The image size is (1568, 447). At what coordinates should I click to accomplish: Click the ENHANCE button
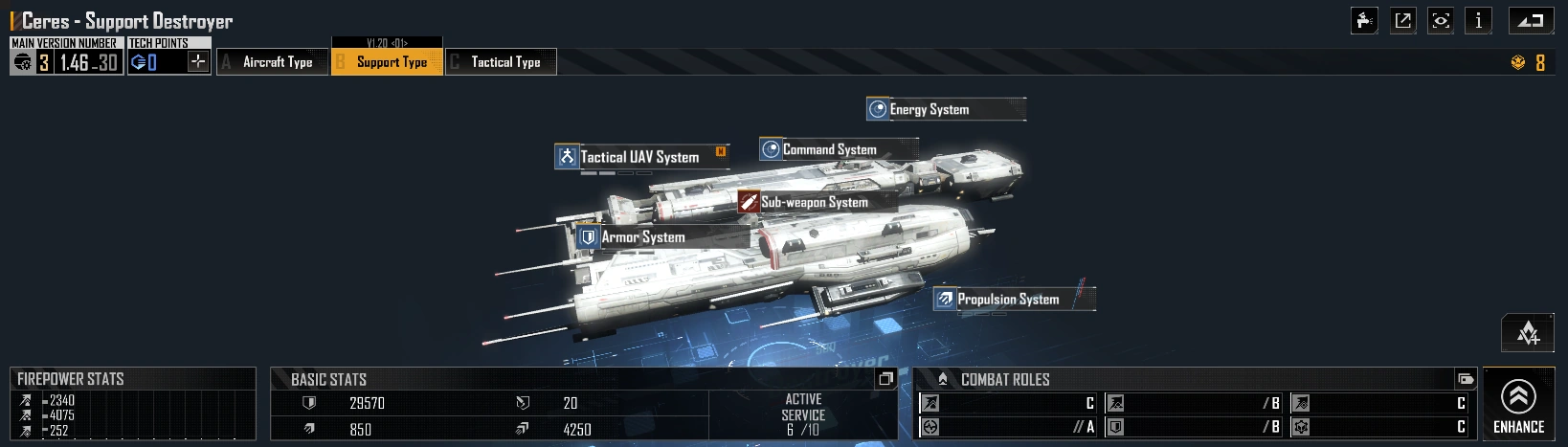pyautogui.click(x=1518, y=405)
